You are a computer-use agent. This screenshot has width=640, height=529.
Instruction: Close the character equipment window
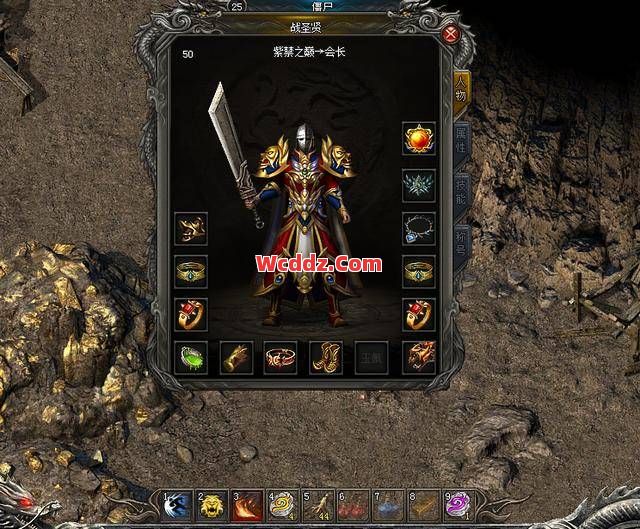click(451, 34)
